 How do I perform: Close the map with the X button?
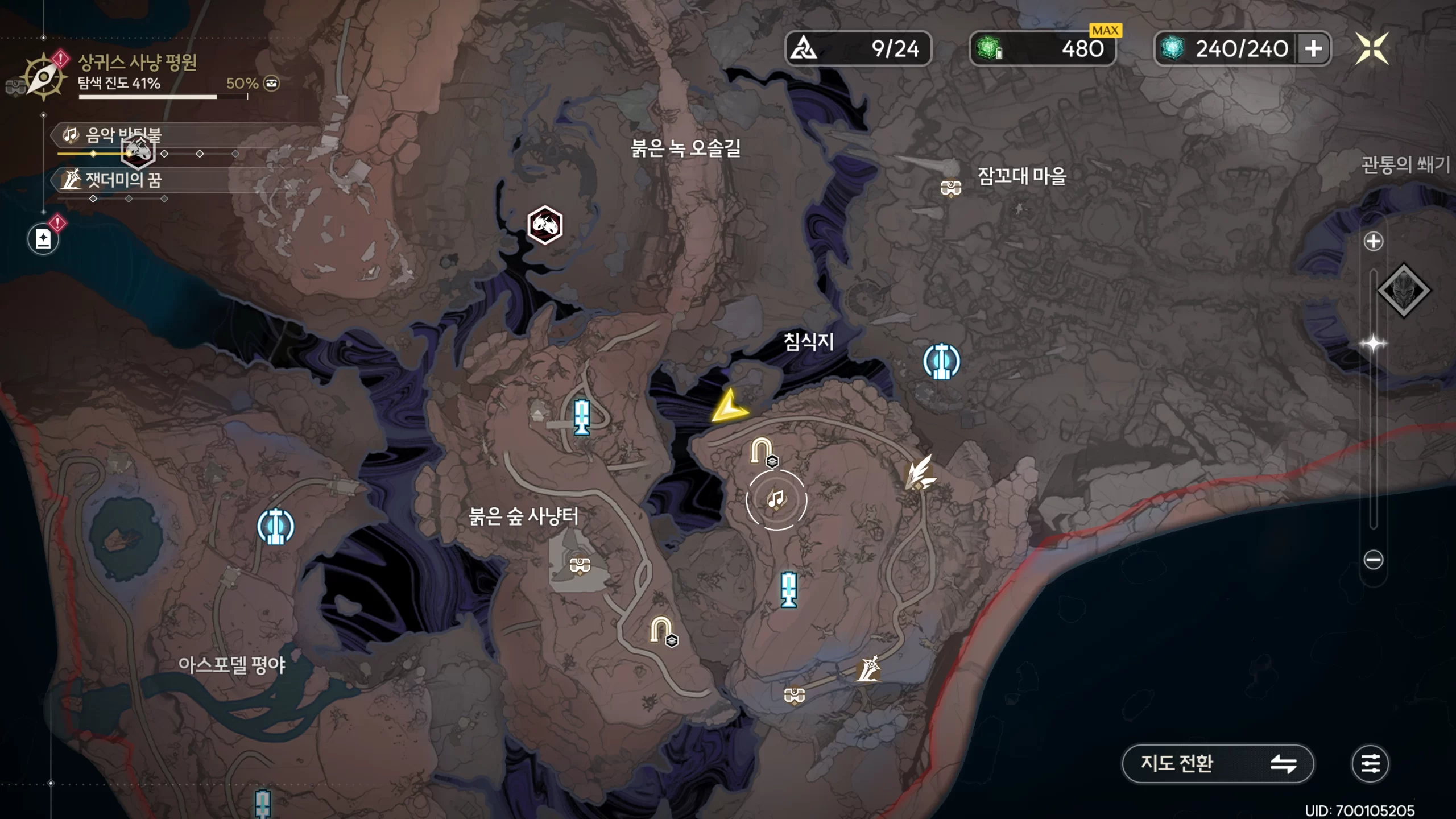click(x=1371, y=49)
